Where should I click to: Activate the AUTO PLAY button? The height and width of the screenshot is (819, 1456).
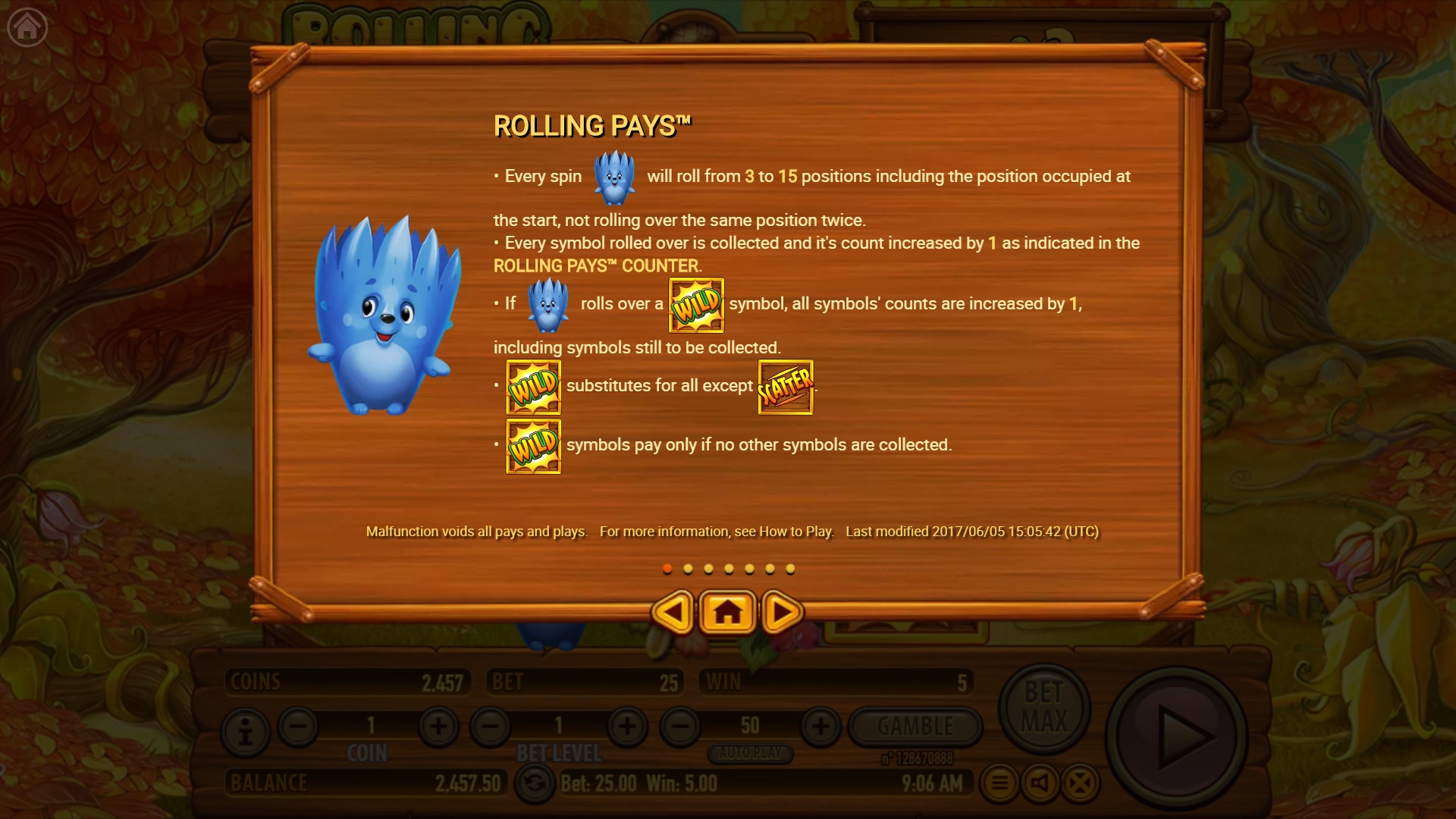point(750,754)
